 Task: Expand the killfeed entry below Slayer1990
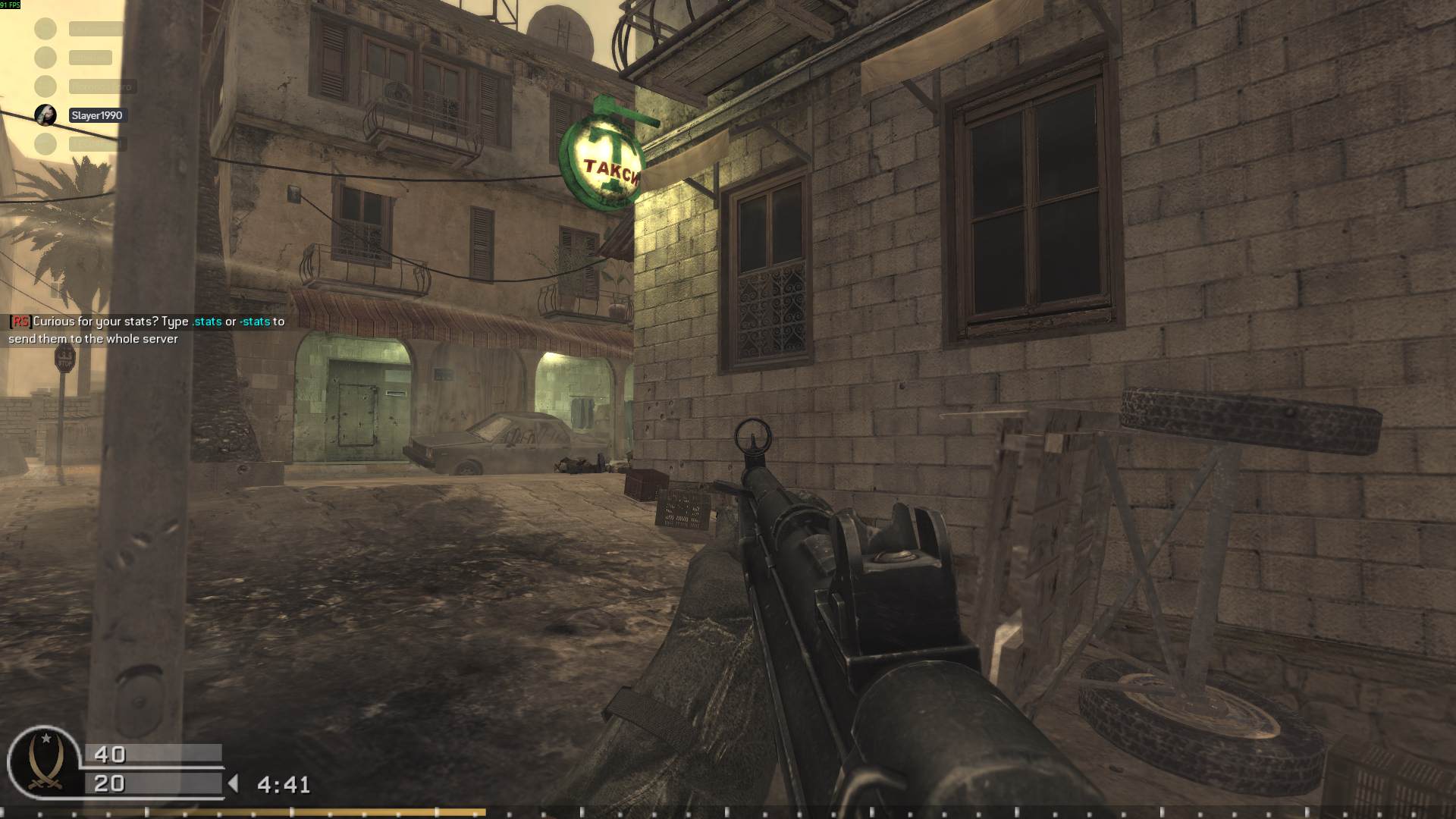(x=96, y=143)
